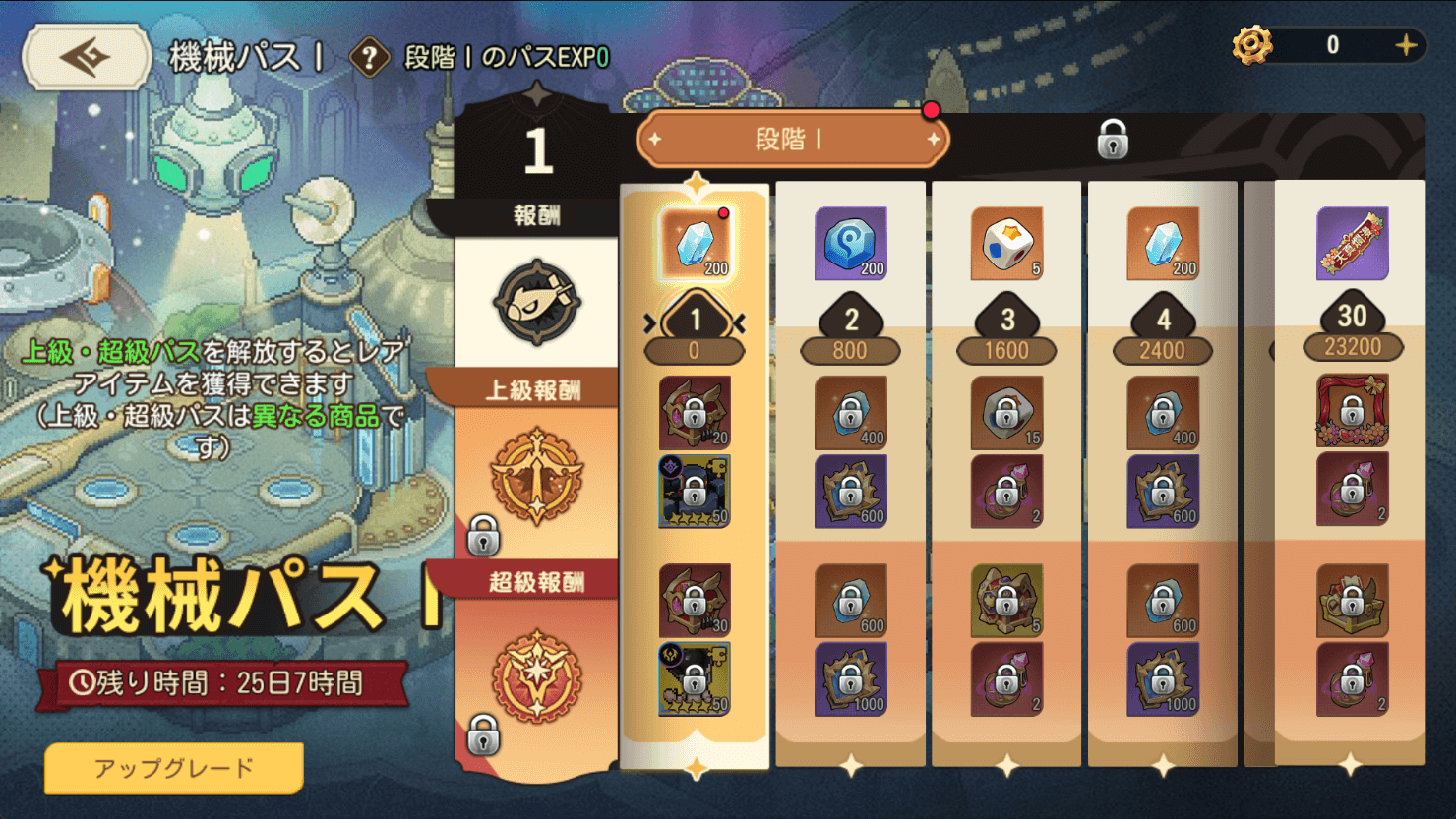Viewport: 1456px width, 819px height.
Task: Select the locked second stage tab
Action: (1112, 140)
